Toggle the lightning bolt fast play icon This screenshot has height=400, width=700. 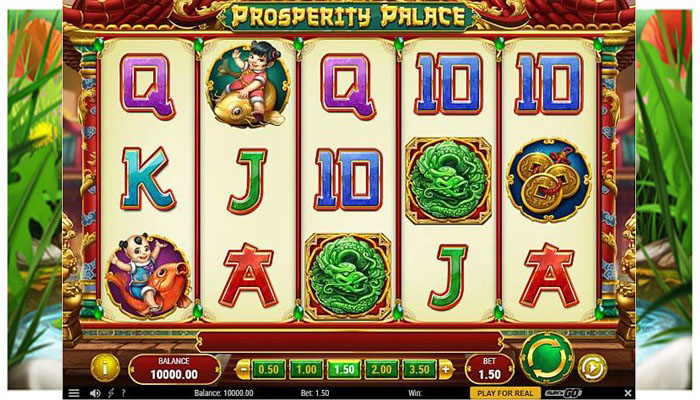coord(109,393)
